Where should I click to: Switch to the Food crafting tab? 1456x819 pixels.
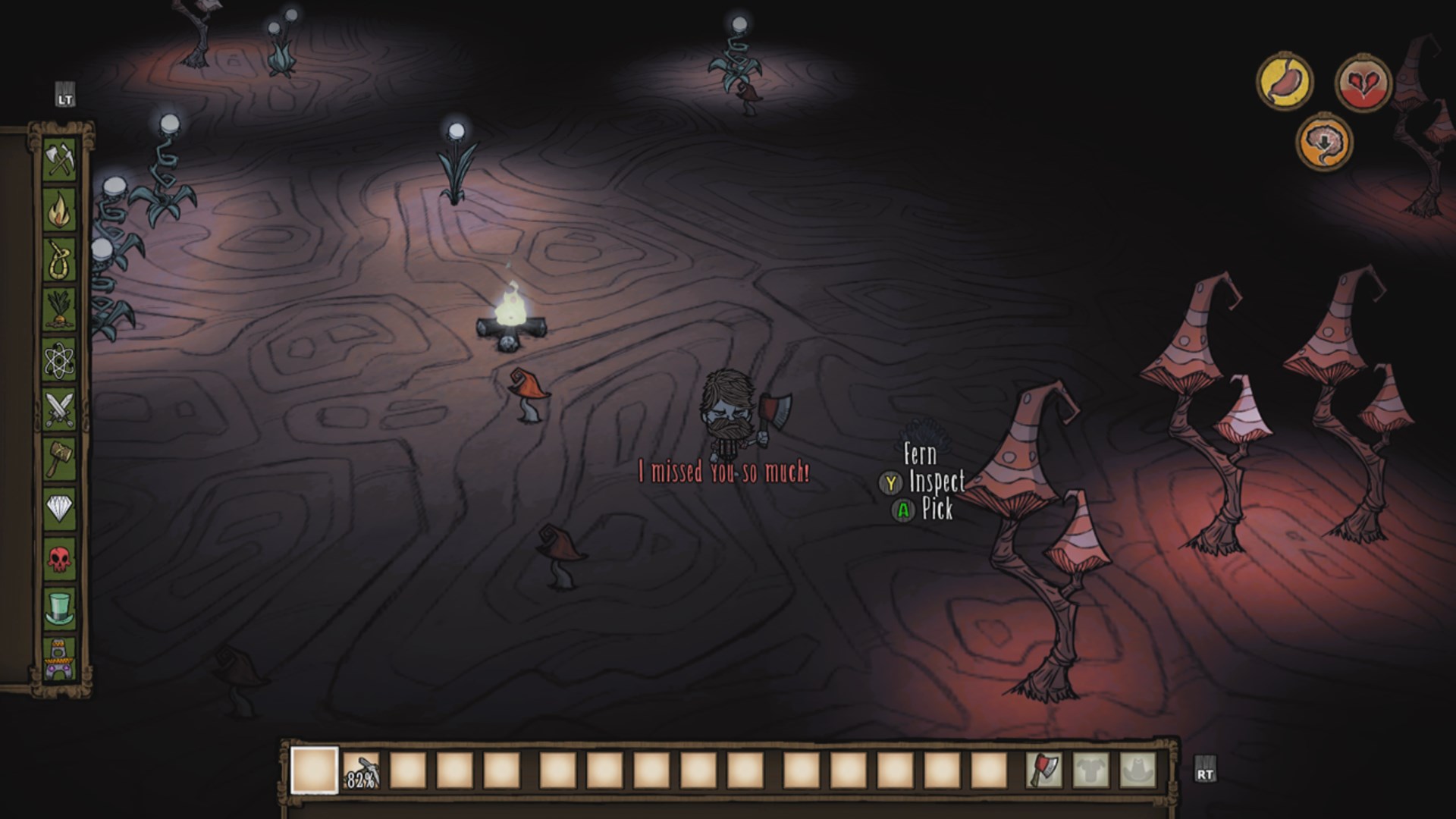tap(60, 310)
